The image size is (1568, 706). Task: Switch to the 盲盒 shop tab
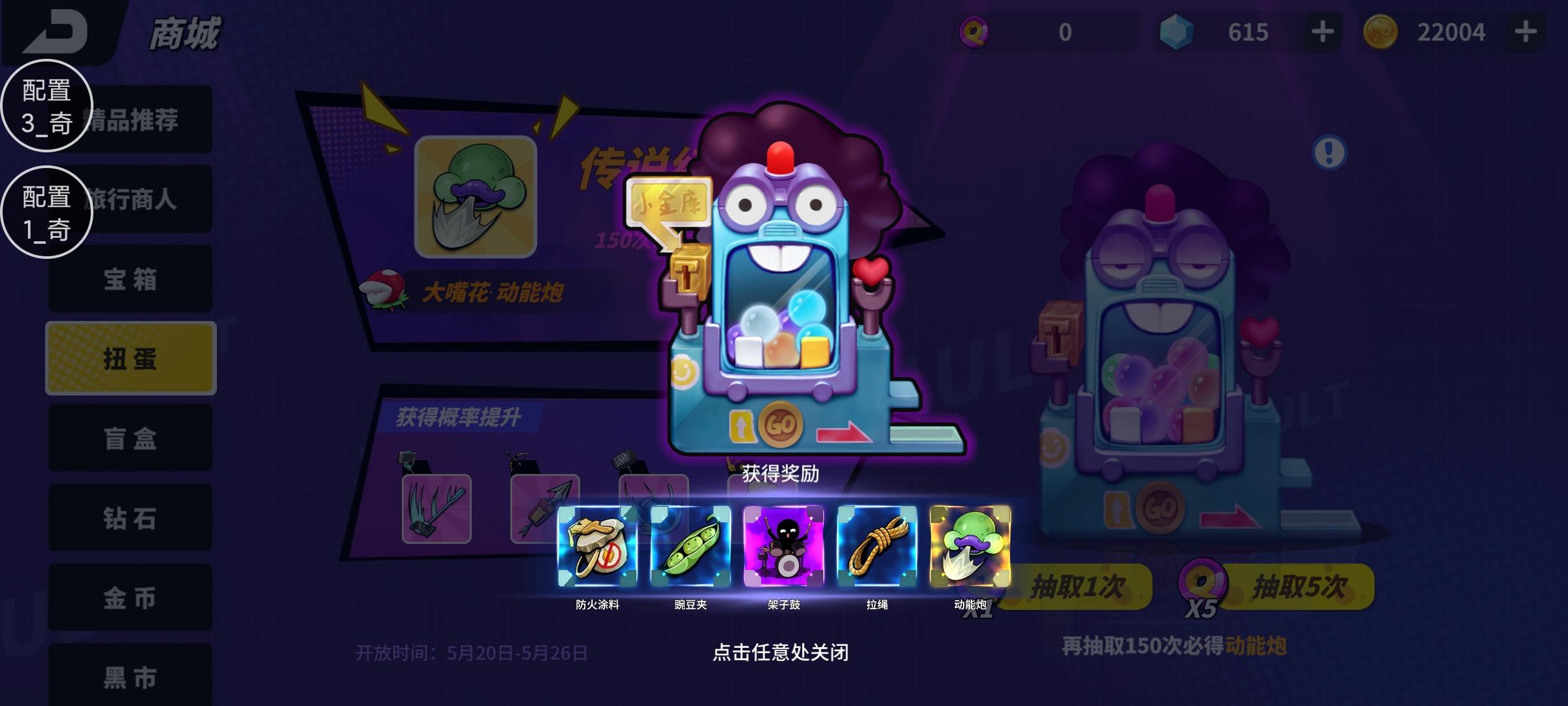[130, 439]
